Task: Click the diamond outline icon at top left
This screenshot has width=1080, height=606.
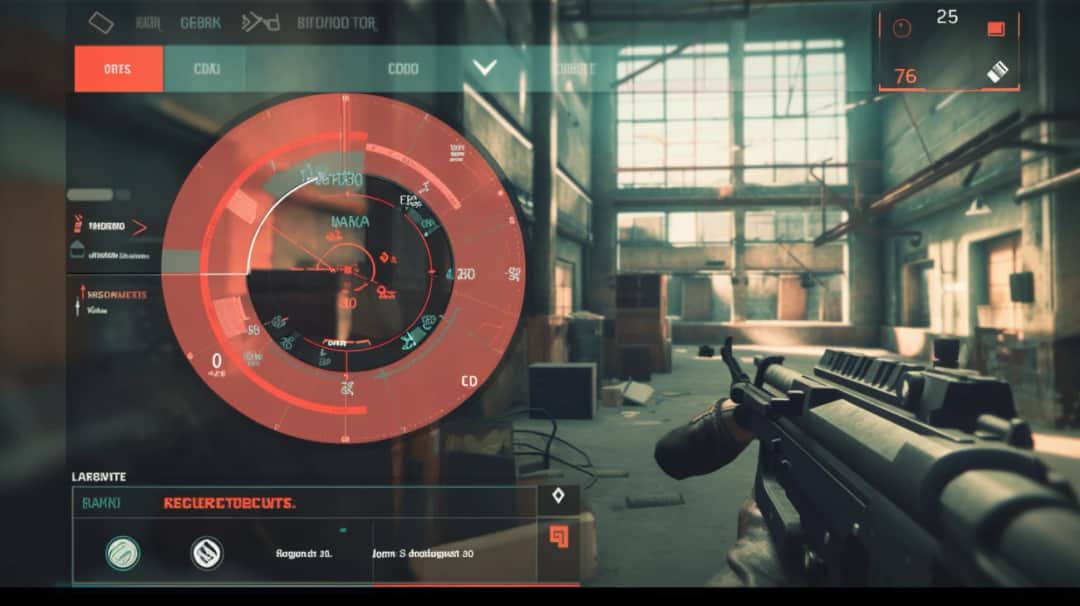Action: [101, 22]
